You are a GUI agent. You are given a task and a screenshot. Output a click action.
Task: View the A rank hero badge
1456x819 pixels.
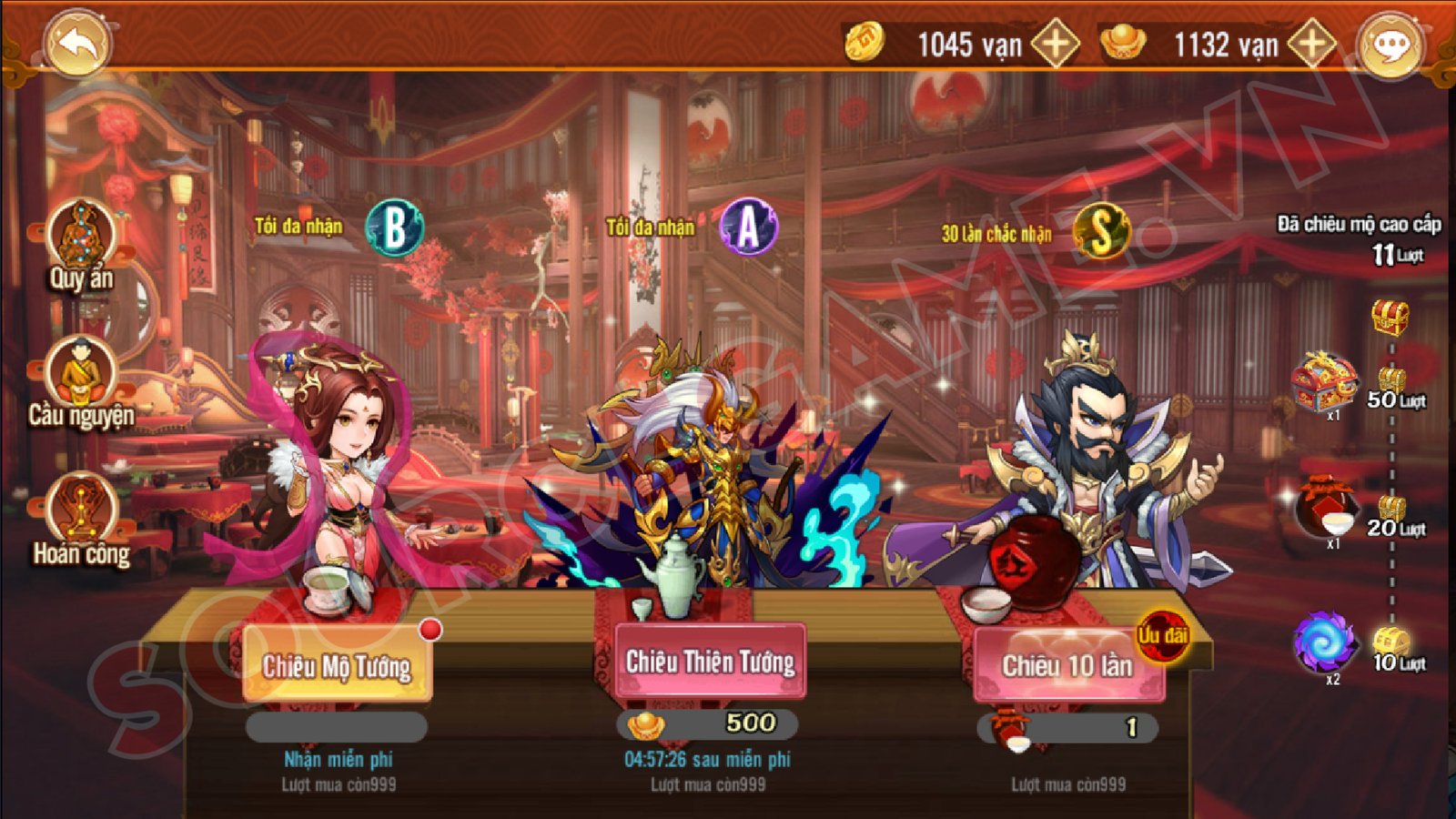(x=747, y=227)
